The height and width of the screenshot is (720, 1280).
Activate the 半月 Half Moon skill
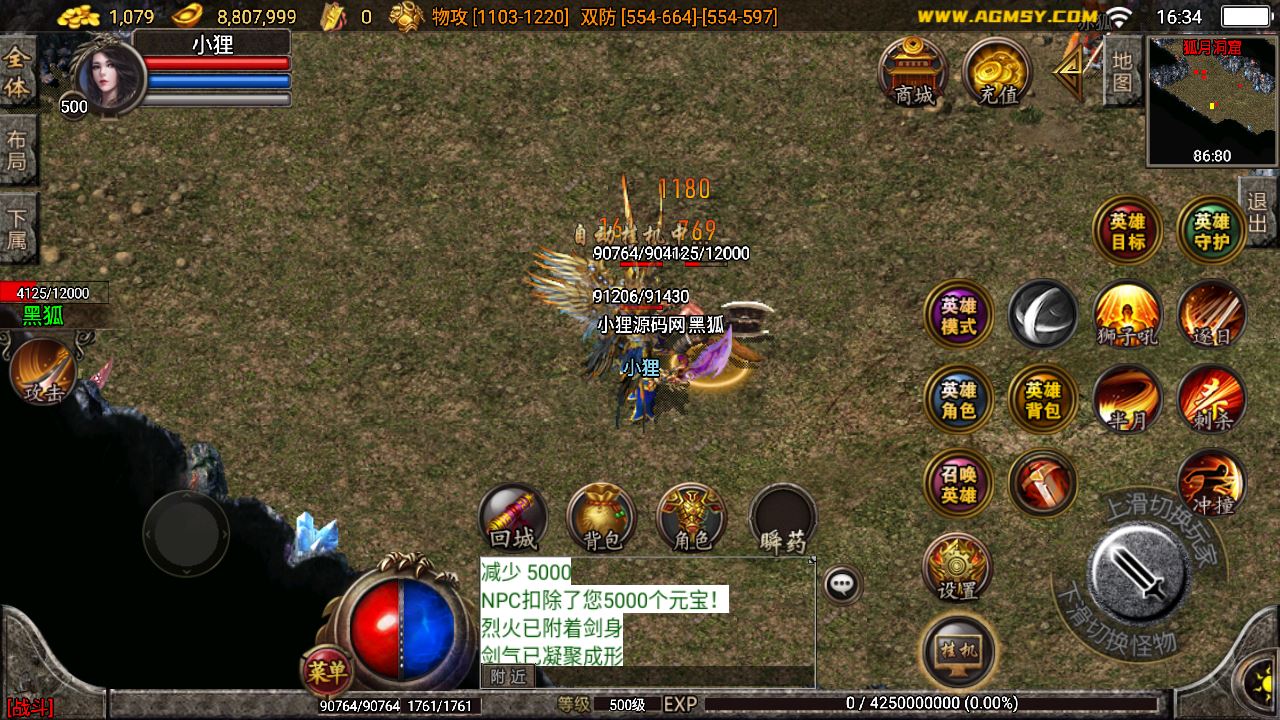[1126, 399]
